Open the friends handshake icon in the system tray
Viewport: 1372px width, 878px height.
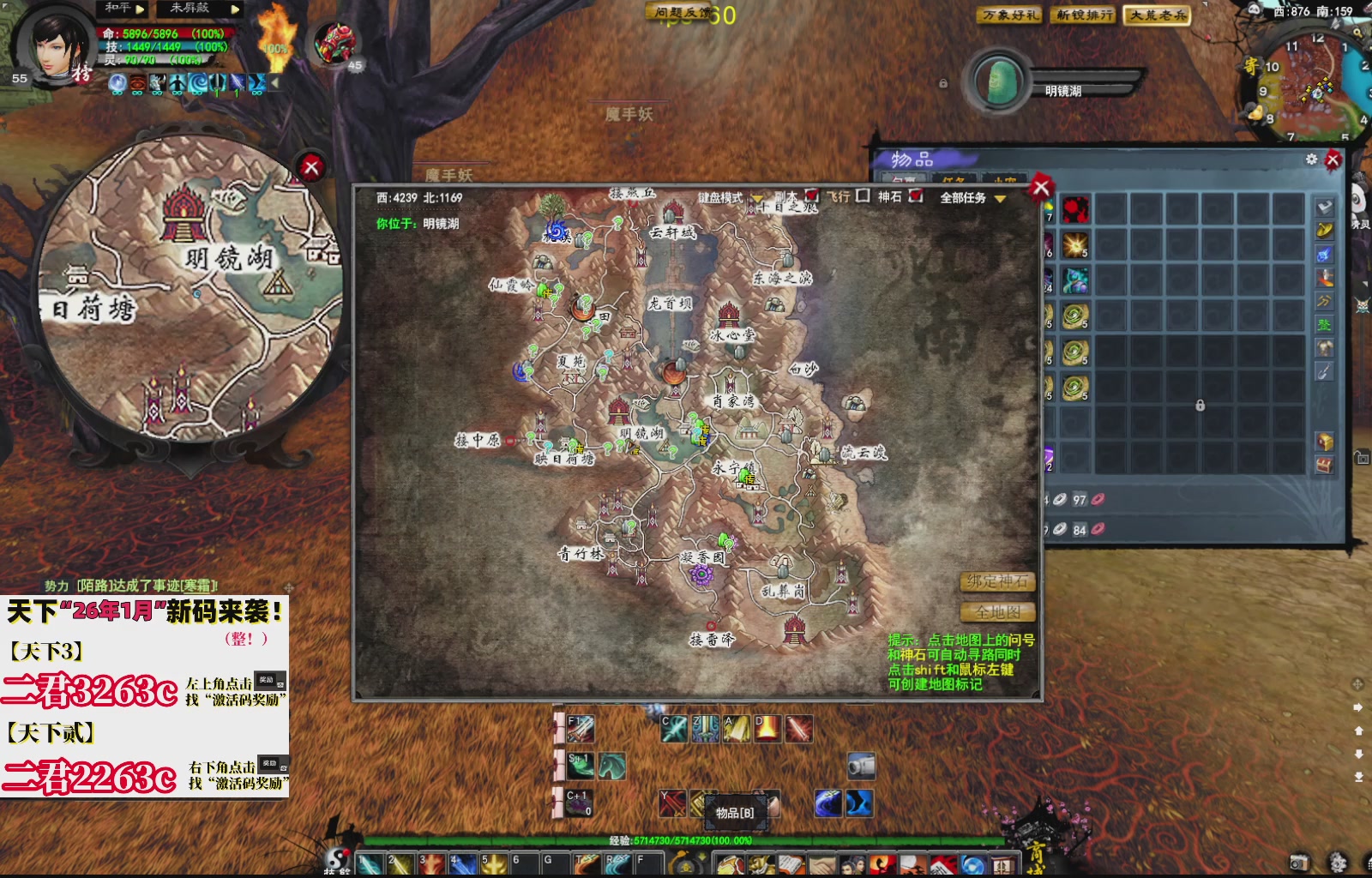pos(819,862)
